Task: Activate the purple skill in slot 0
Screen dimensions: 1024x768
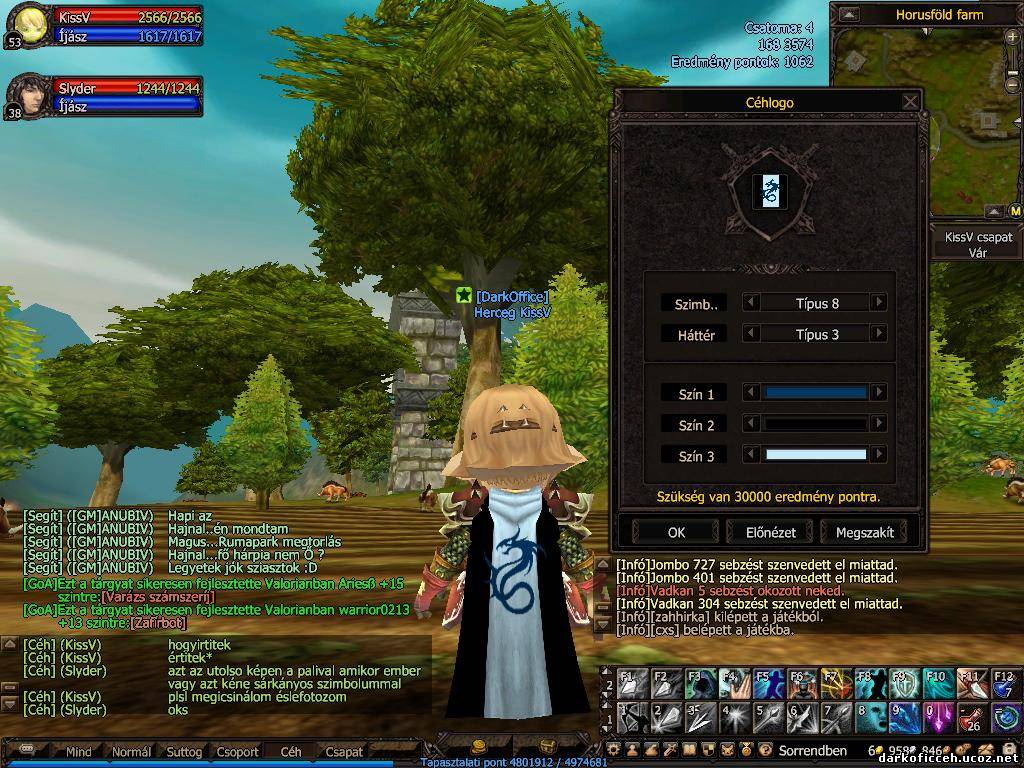Action: 938,718
